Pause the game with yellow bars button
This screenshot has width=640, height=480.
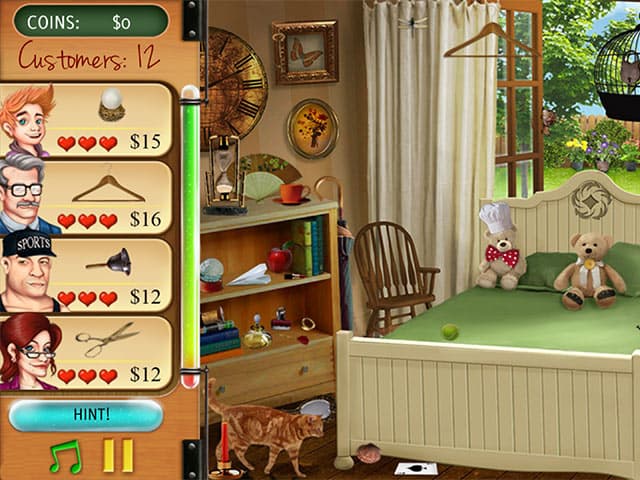(x=118, y=456)
